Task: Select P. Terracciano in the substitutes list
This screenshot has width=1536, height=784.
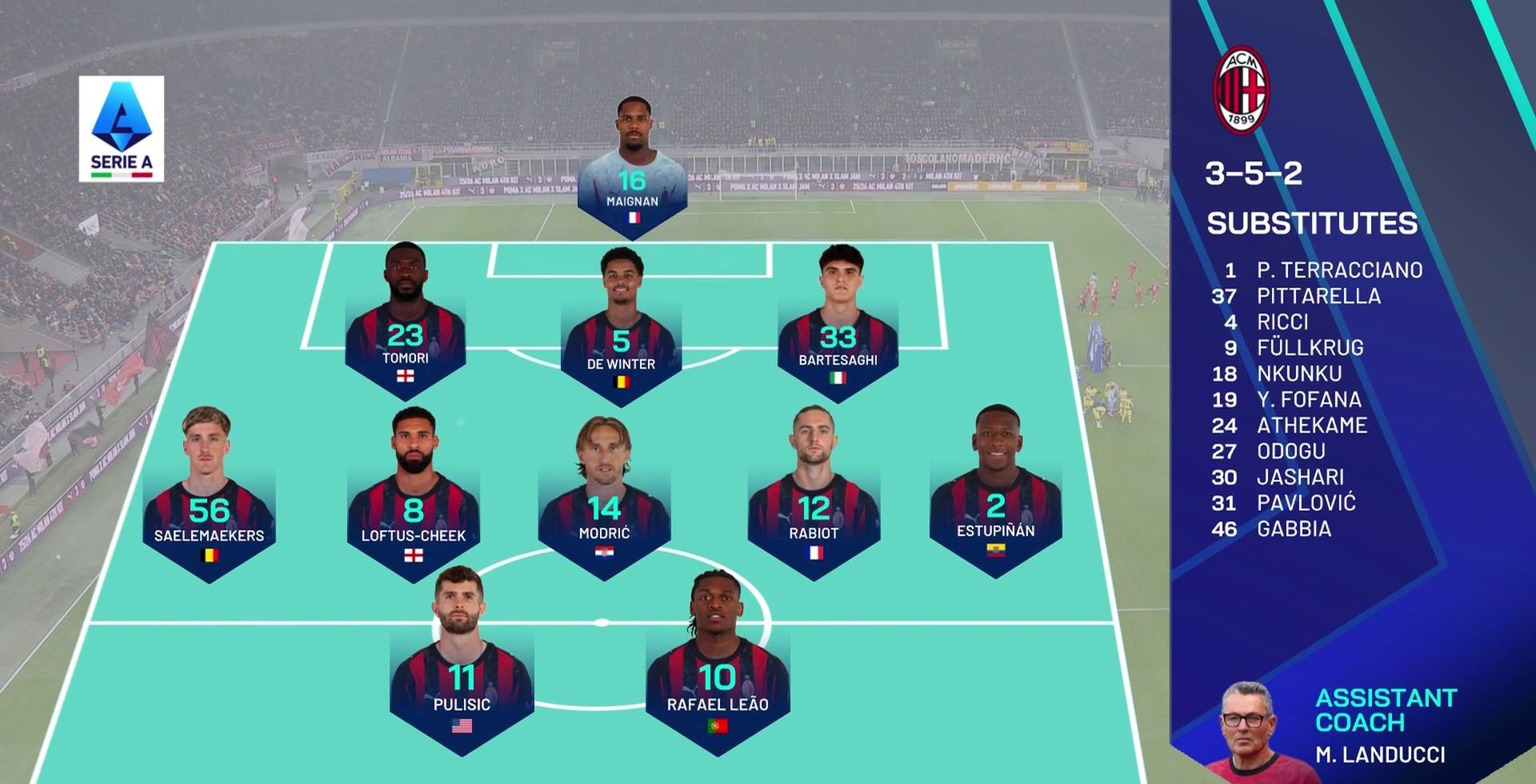Action: click(x=1338, y=270)
